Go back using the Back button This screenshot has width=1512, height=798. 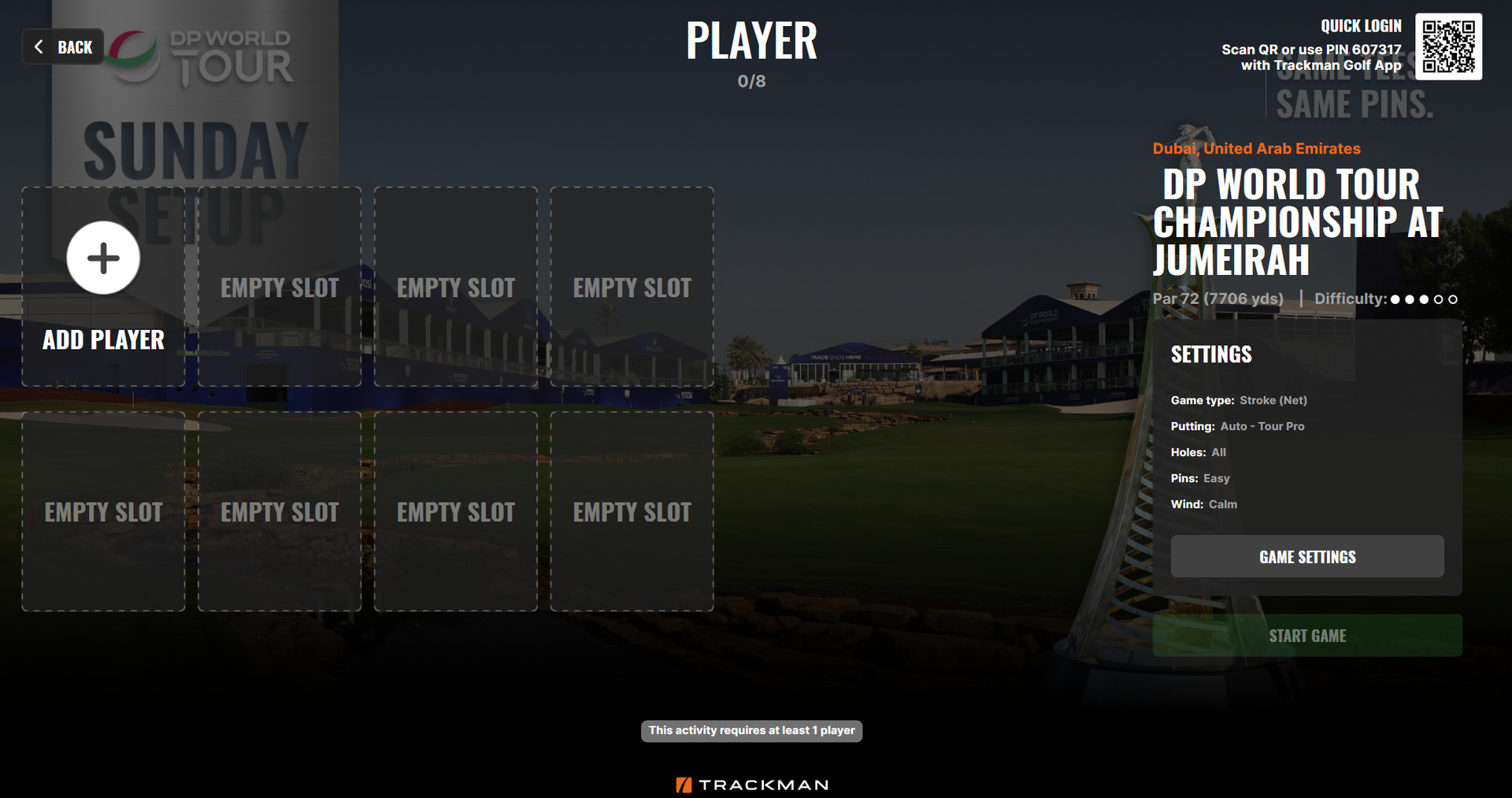coord(64,47)
